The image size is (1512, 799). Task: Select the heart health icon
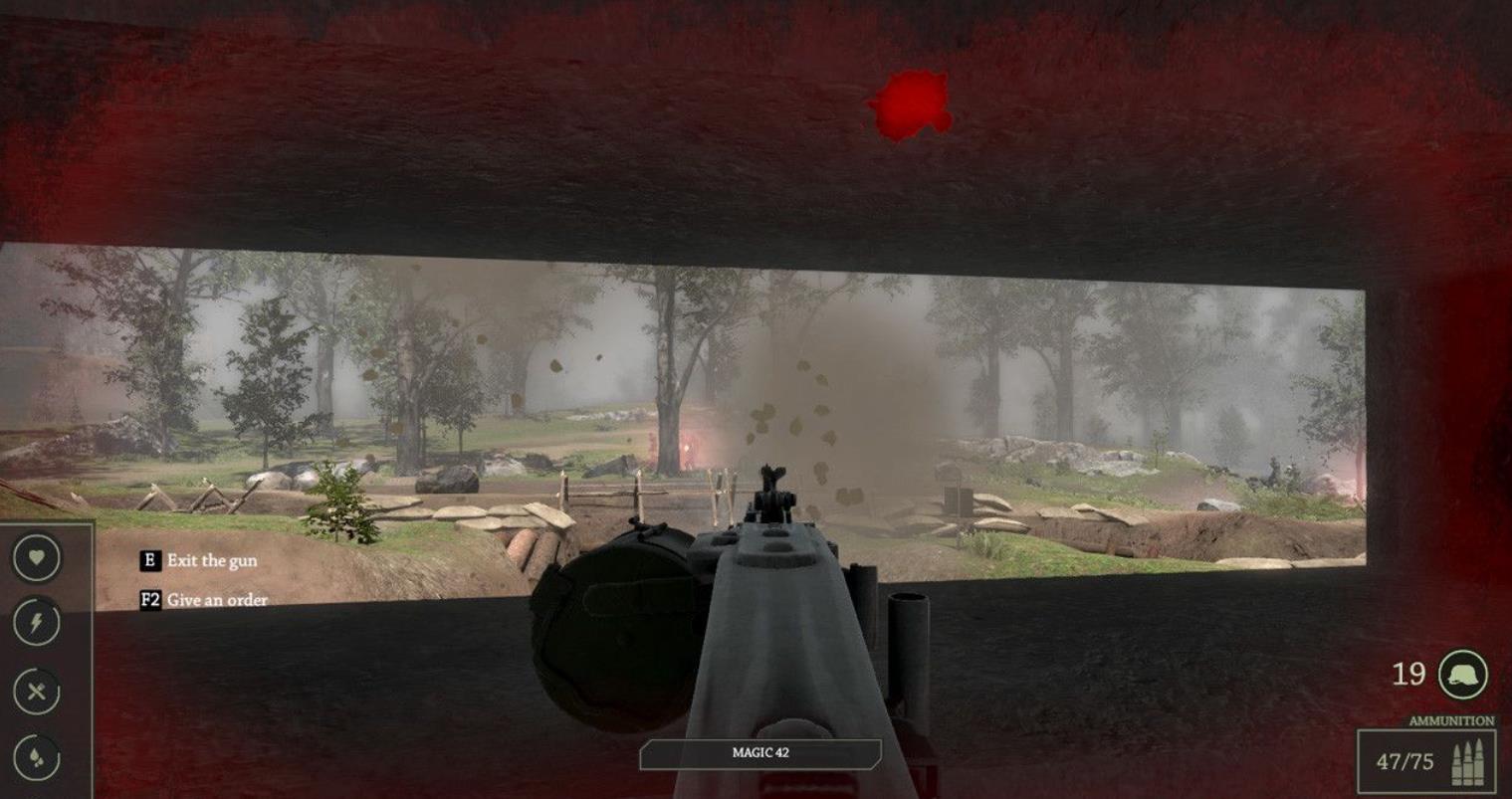(x=35, y=558)
